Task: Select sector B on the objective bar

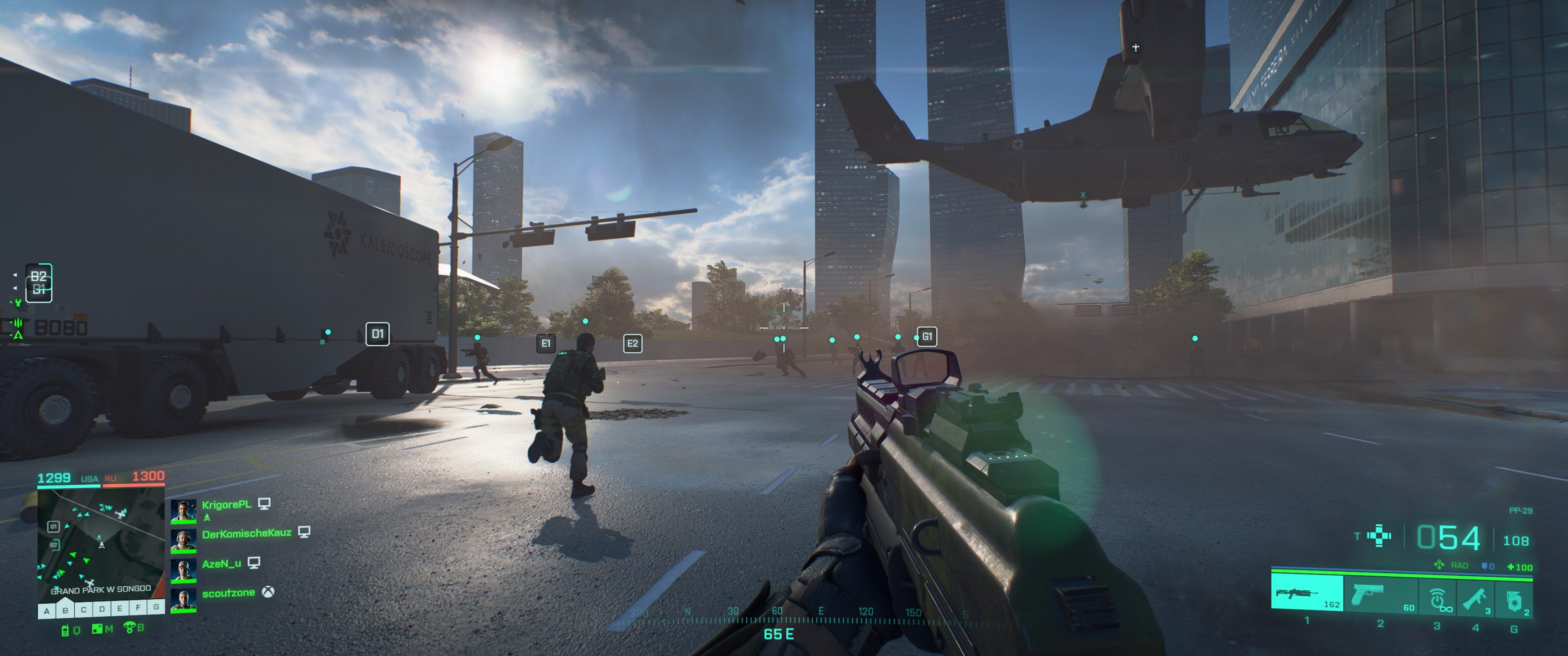Action: pos(65,610)
